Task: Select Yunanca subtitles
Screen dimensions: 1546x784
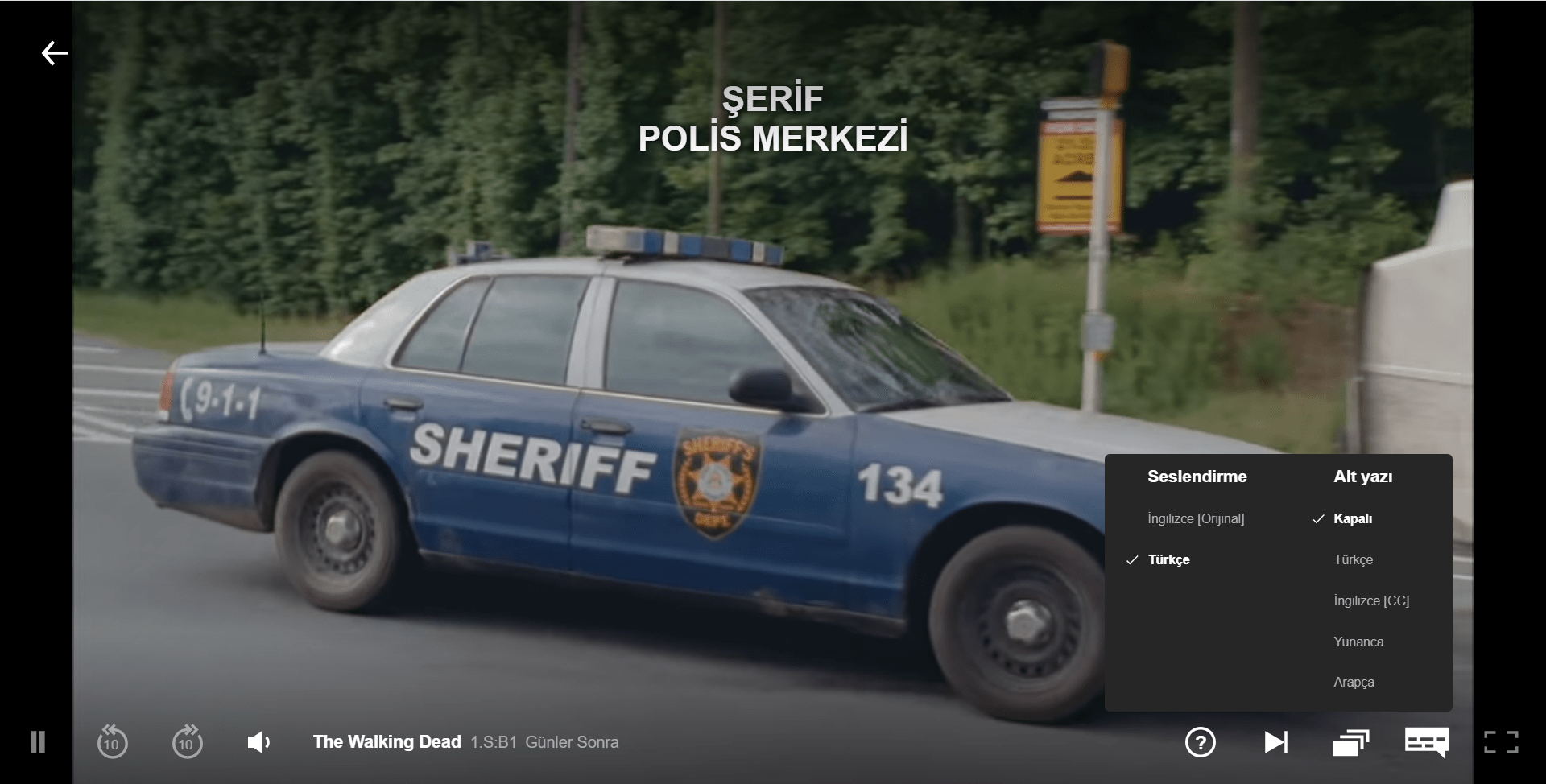Action: 1359,642
